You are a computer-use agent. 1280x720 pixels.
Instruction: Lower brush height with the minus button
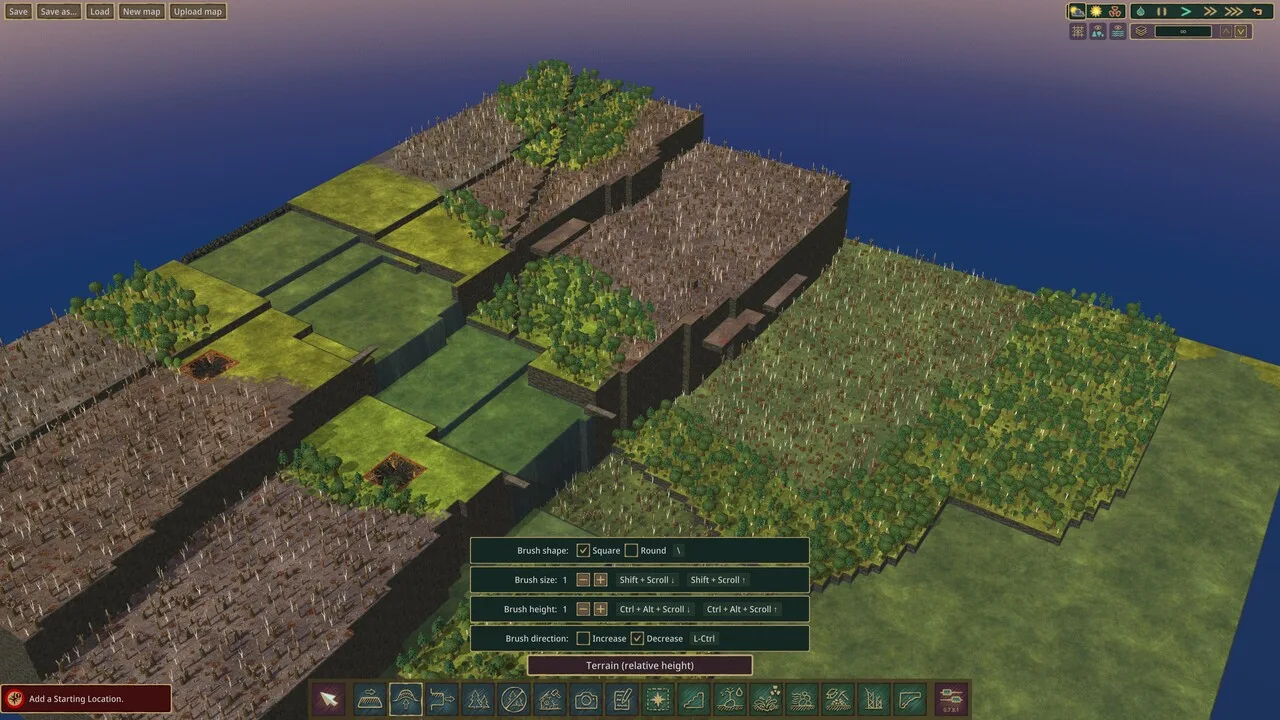(583, 609)
